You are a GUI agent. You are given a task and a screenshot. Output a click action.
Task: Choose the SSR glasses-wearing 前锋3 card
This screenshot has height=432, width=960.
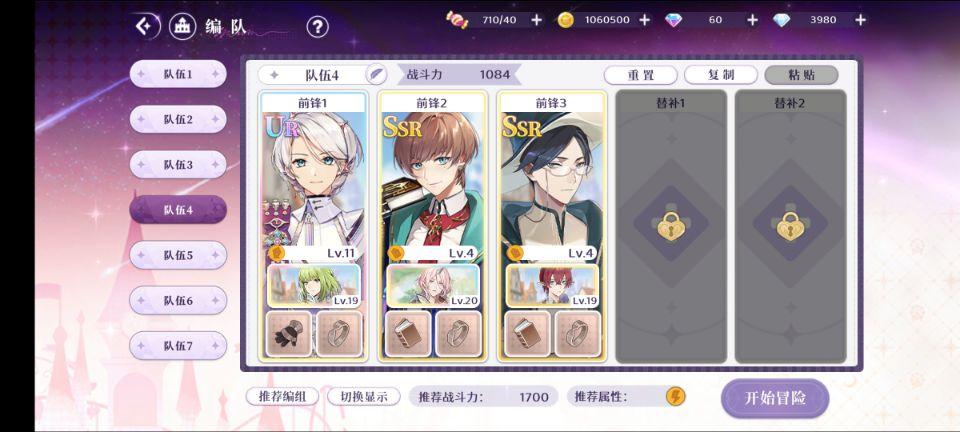[x=552, y=180]
